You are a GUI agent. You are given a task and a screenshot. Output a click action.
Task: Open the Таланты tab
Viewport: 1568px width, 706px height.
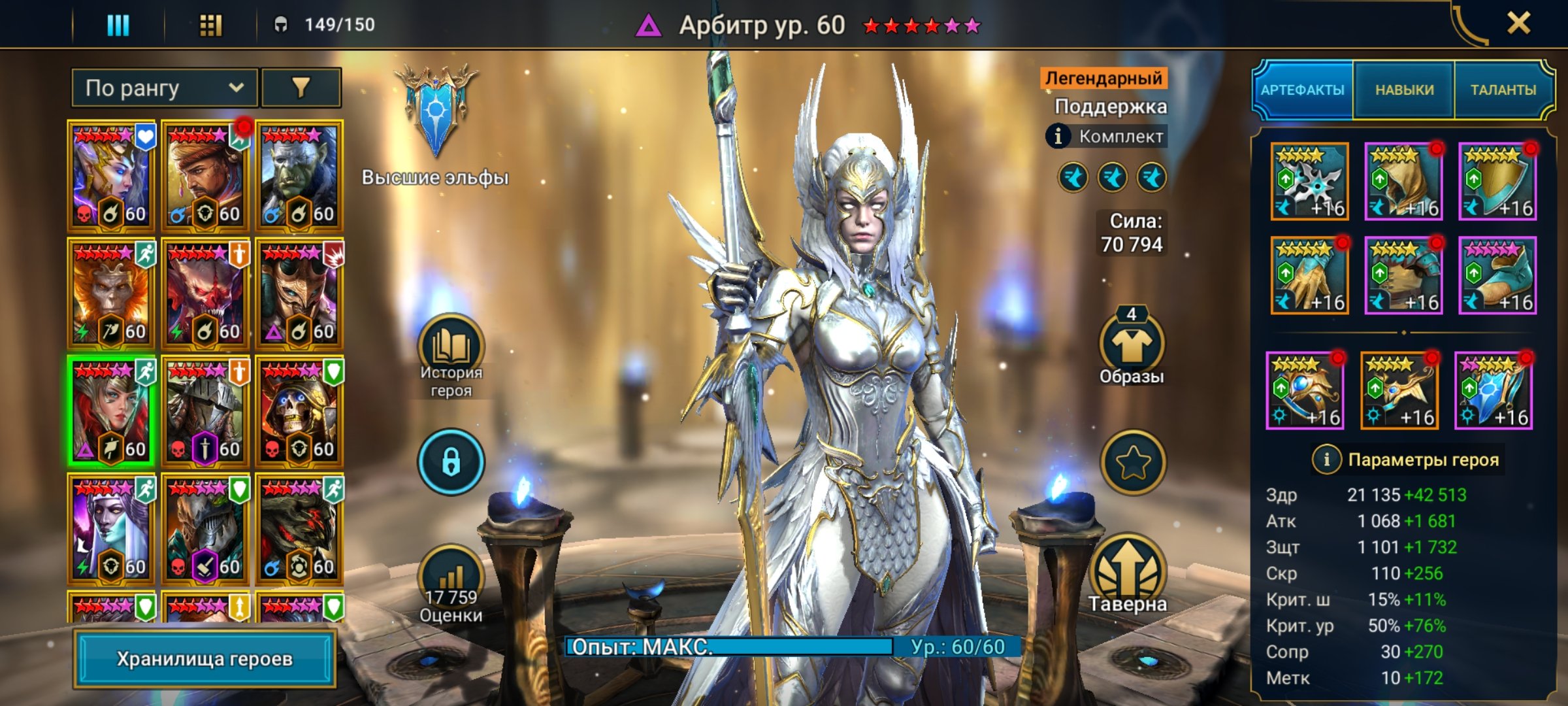click(x=1503, y=90)
